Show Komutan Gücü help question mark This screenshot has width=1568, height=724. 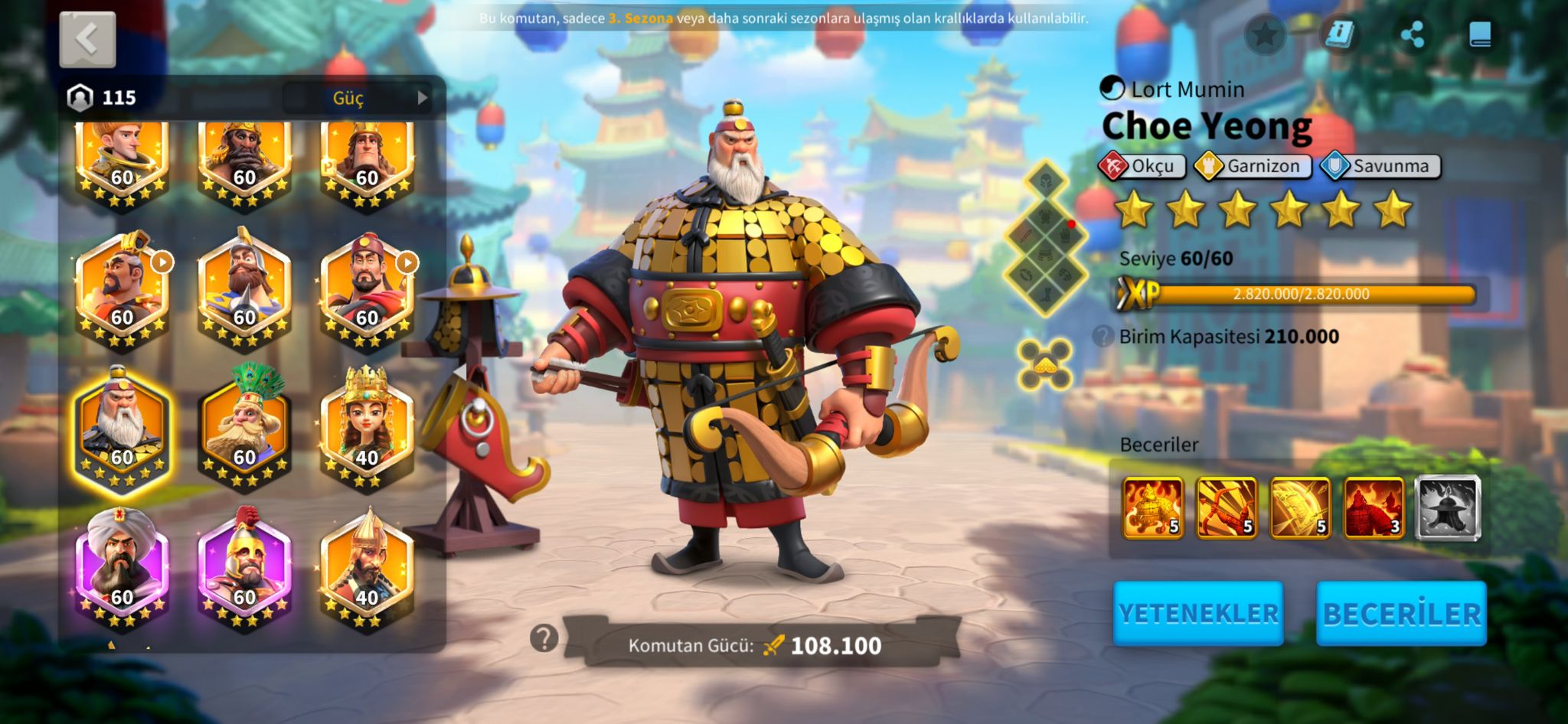(544, 638)
